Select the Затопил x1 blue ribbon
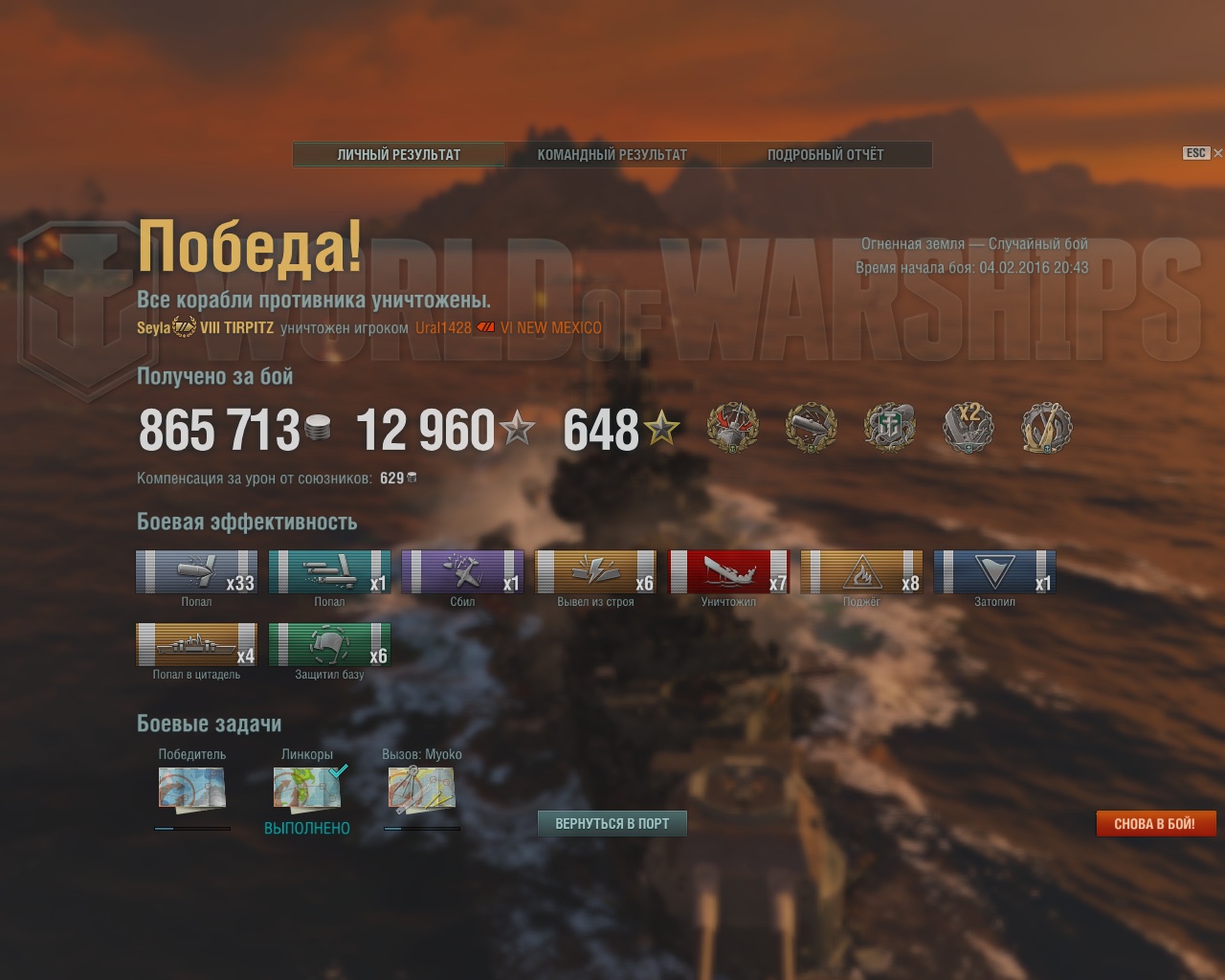The height and width of the screenshot is (980, 1225). 994,572
